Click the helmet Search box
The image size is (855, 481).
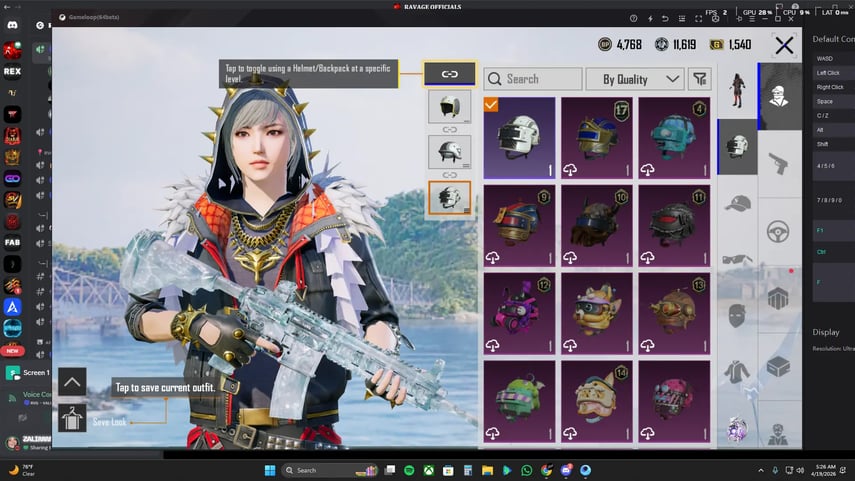[x=533, y=79]
